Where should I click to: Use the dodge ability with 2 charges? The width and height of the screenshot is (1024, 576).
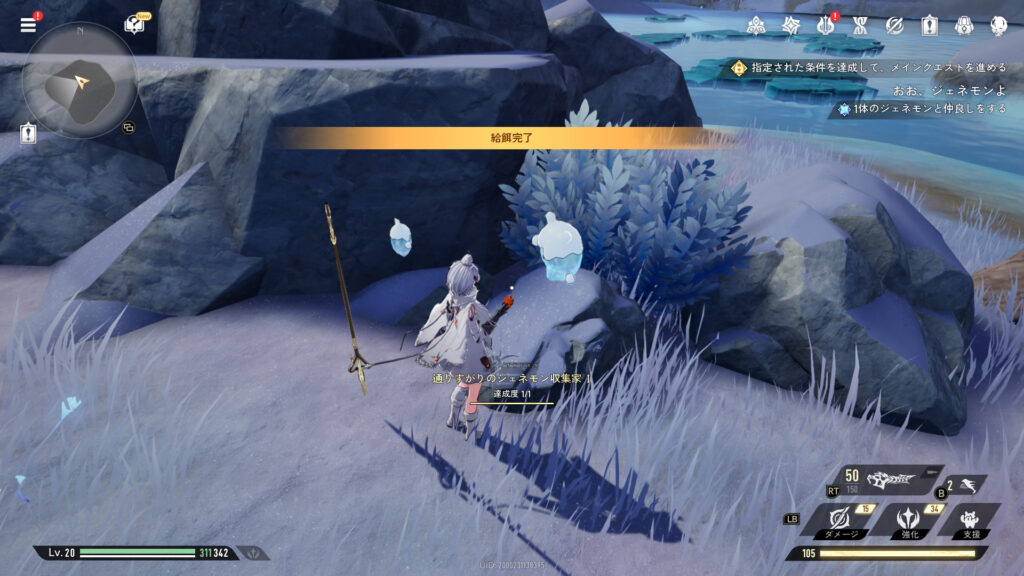965,485
